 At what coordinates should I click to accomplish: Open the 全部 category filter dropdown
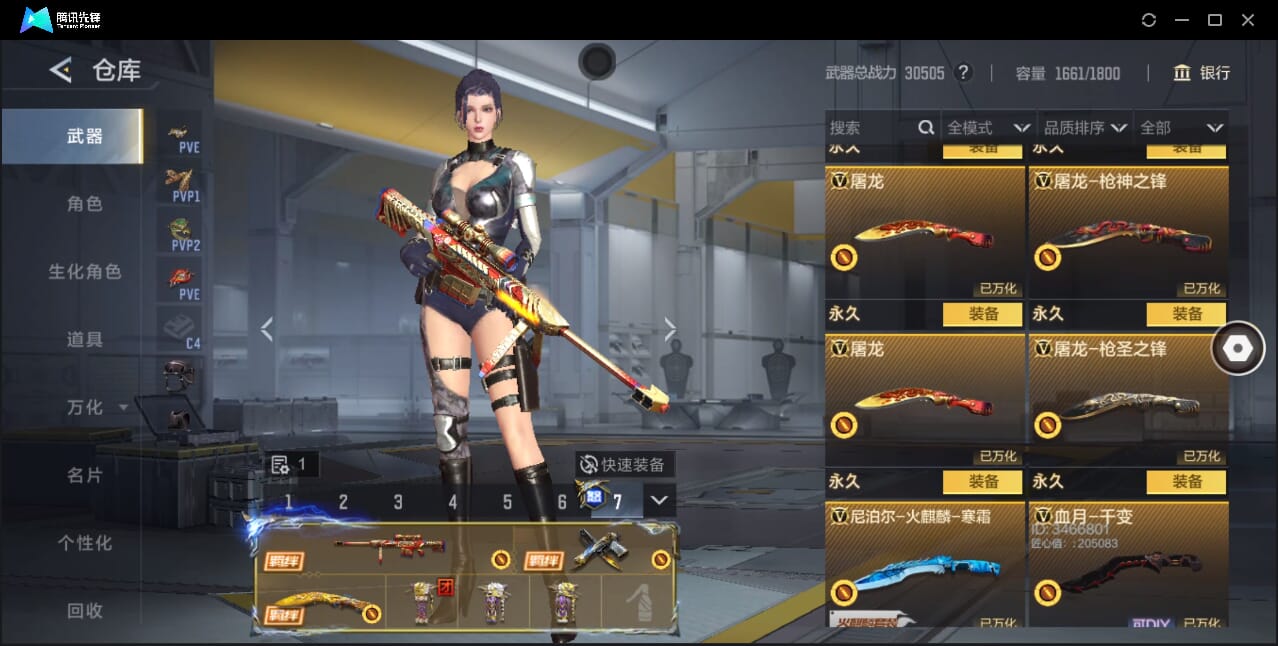pos(1182,128)
